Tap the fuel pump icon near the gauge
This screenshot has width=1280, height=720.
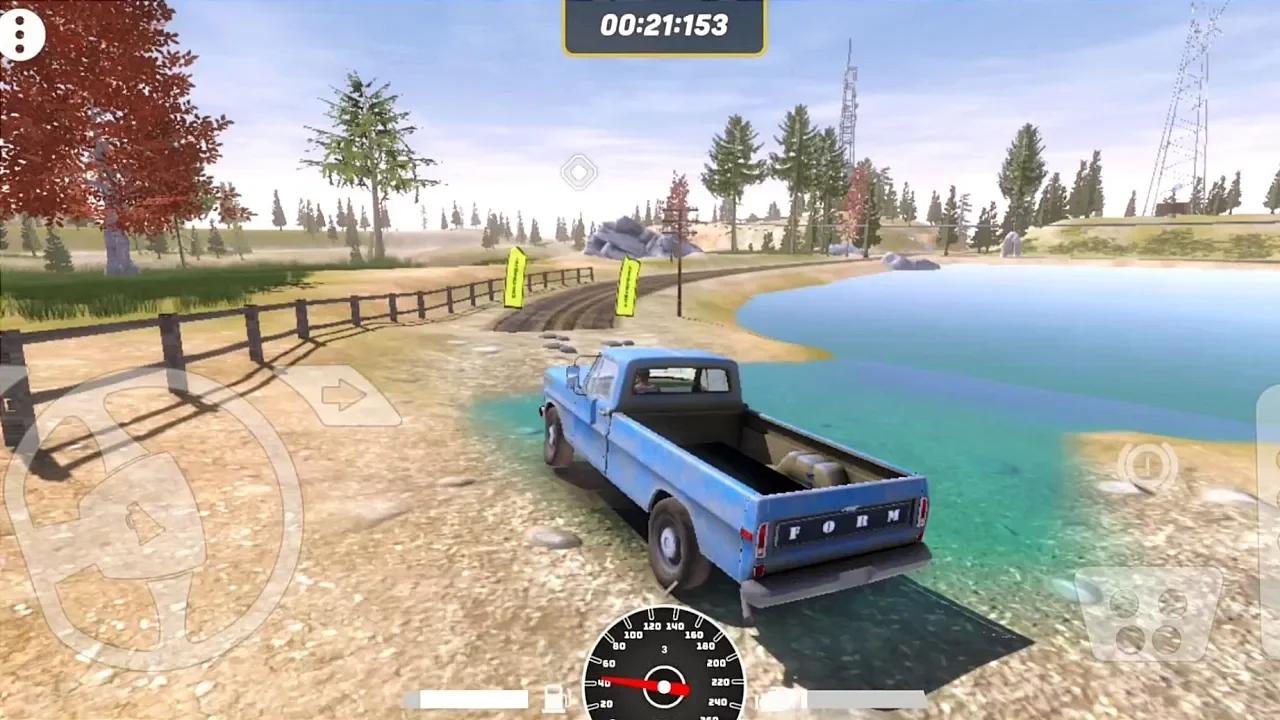tap(554, 699)
